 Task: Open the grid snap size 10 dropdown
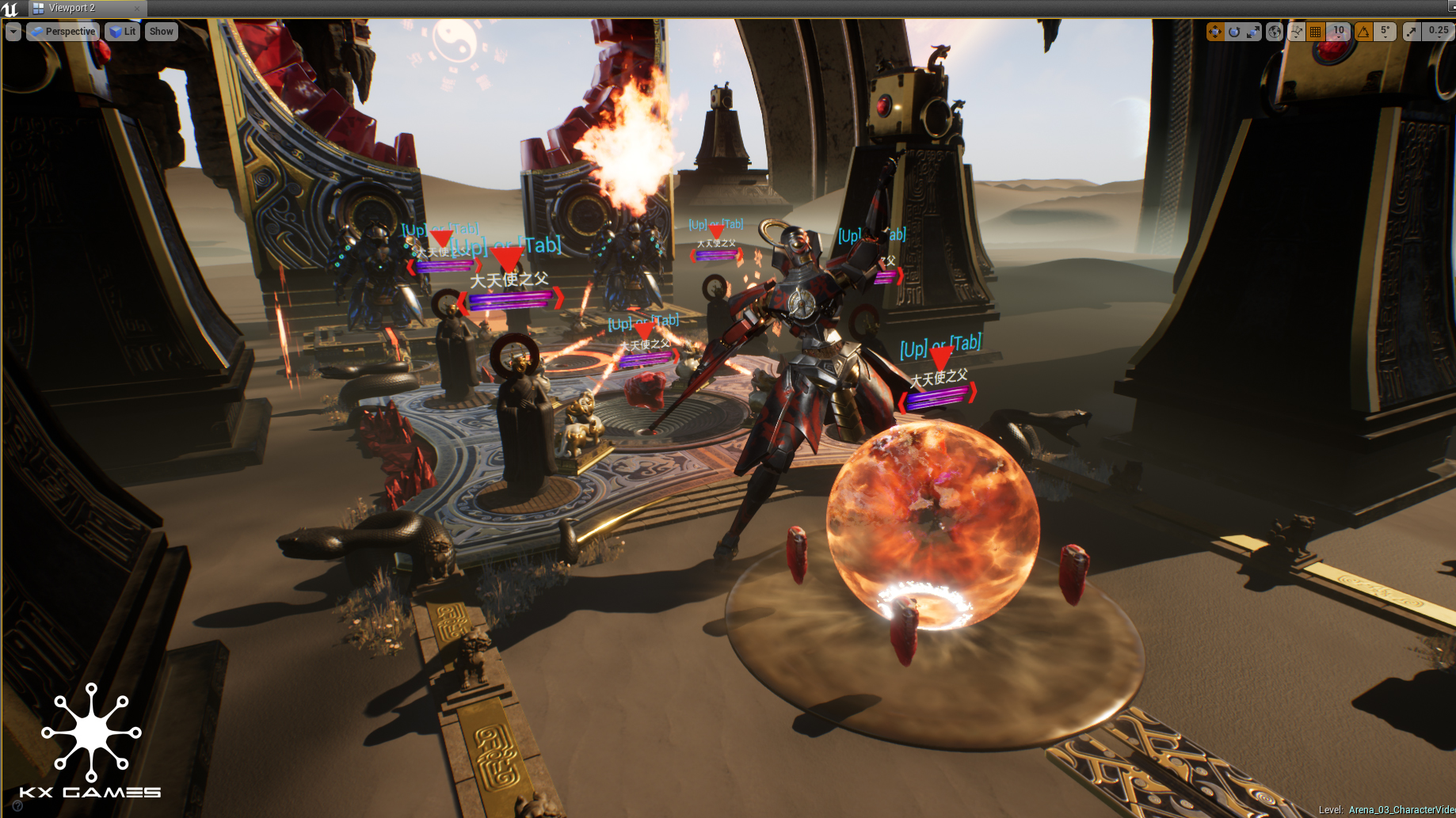click(x=1338, y=32)
